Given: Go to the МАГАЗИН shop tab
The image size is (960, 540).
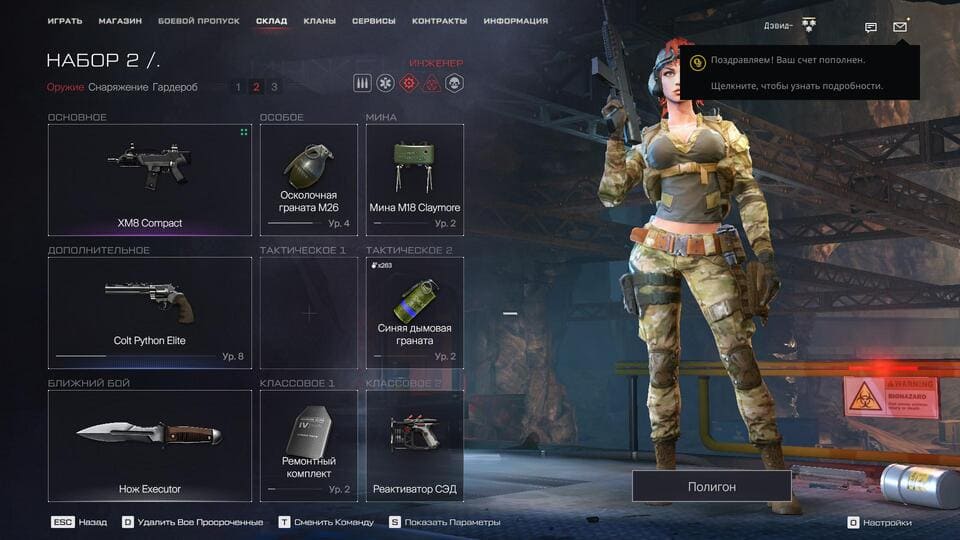Looking at the screenshot, I should click(x=120, y=21).
